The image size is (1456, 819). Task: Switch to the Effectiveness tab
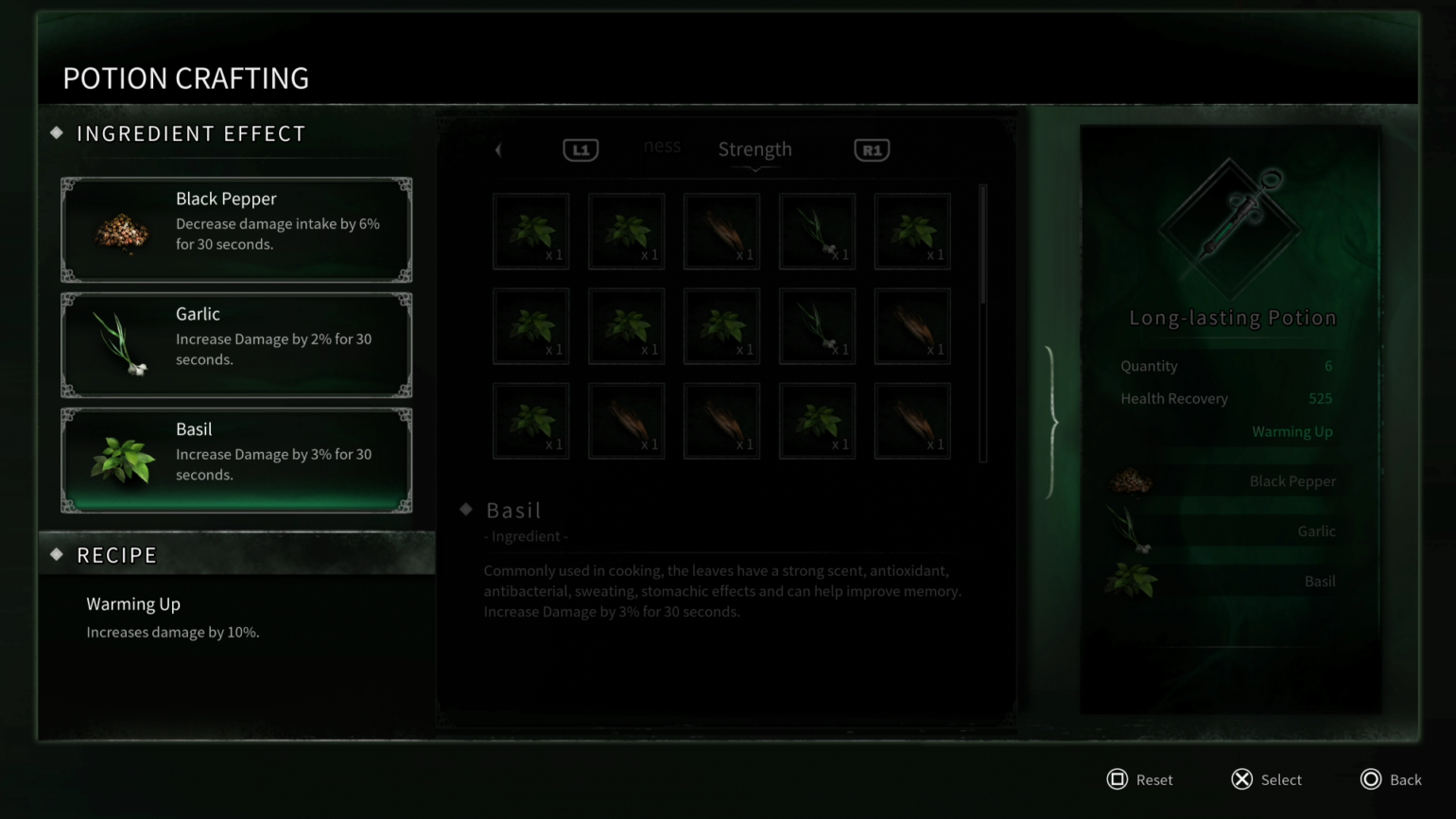[x=662, y=147]
